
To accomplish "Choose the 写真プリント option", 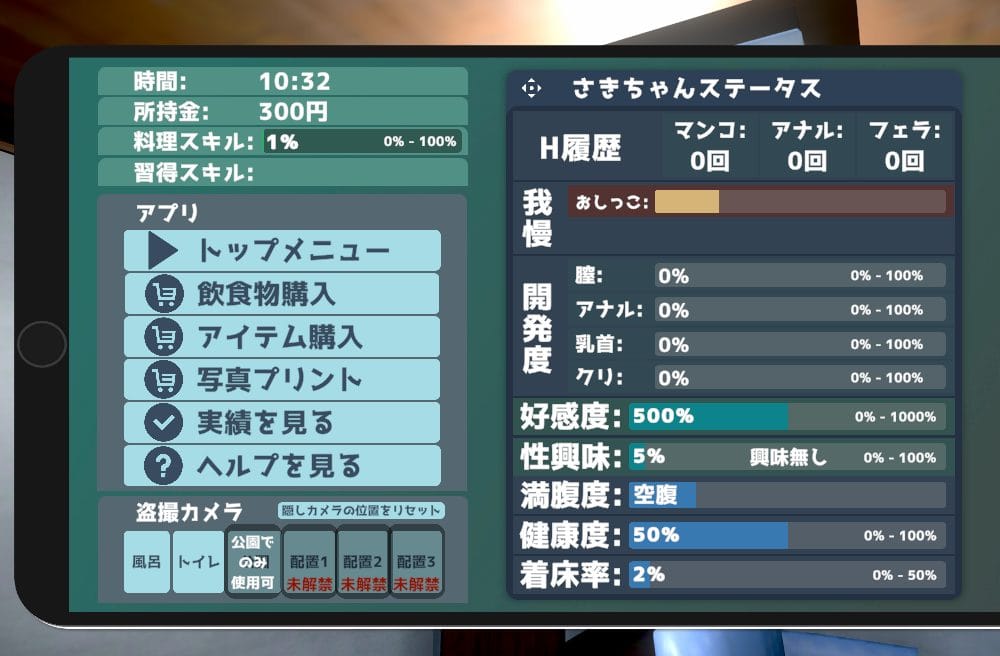I will coord(282,380).
